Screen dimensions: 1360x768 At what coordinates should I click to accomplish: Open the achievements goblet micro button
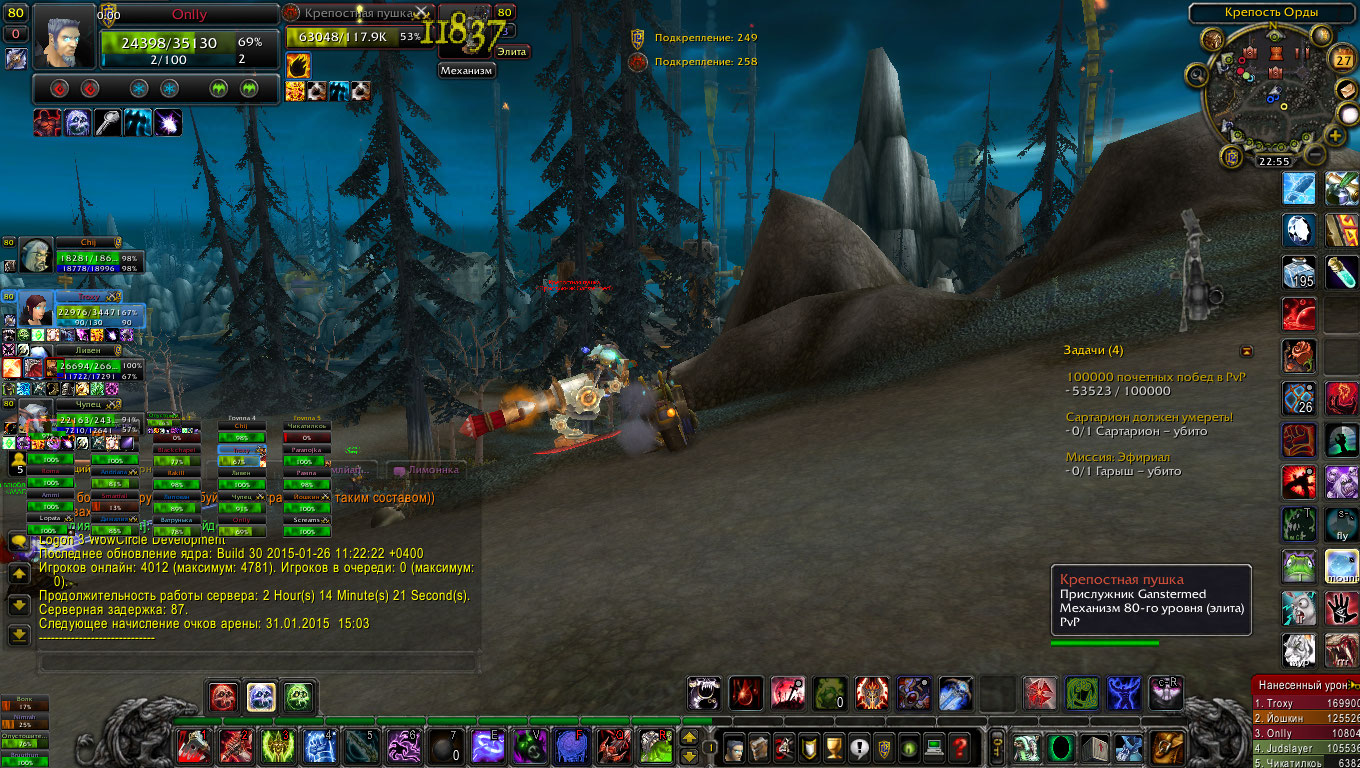click(832, 746)
